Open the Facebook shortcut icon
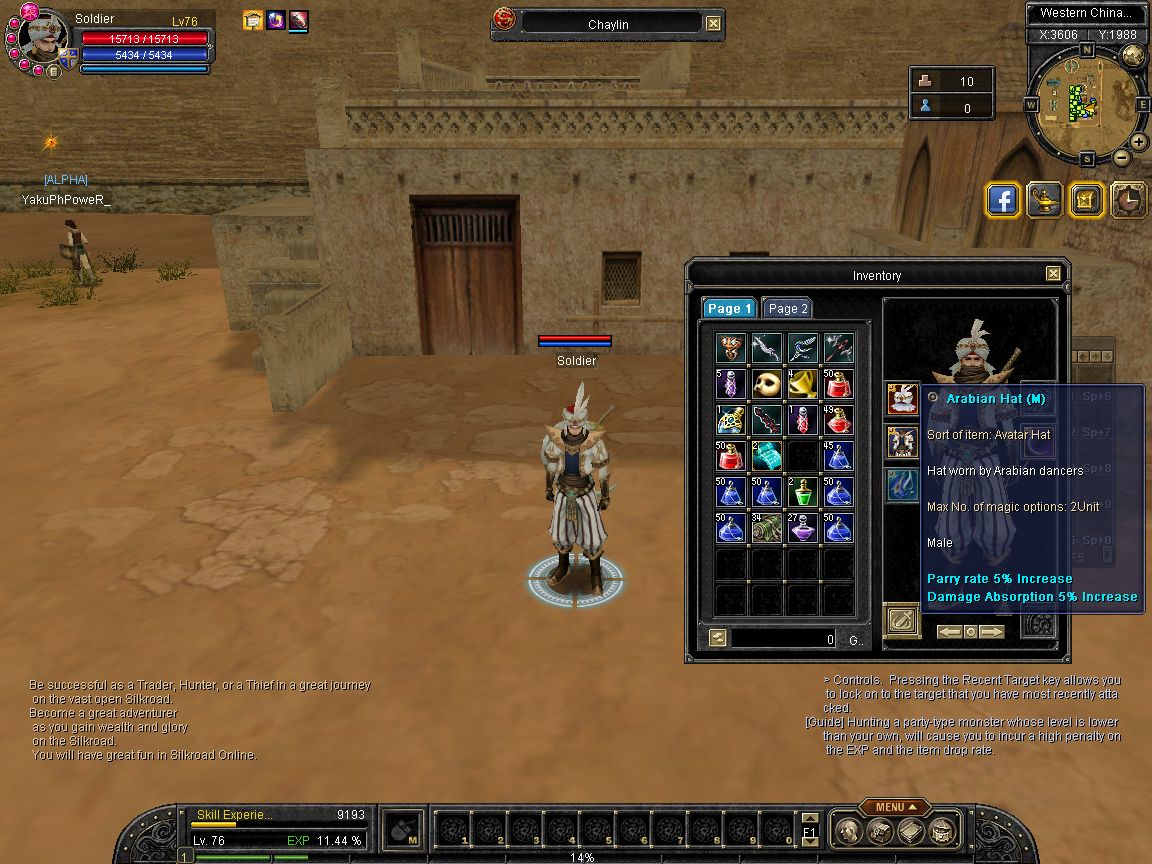1152x864 pixels. tap(1003, 200)
